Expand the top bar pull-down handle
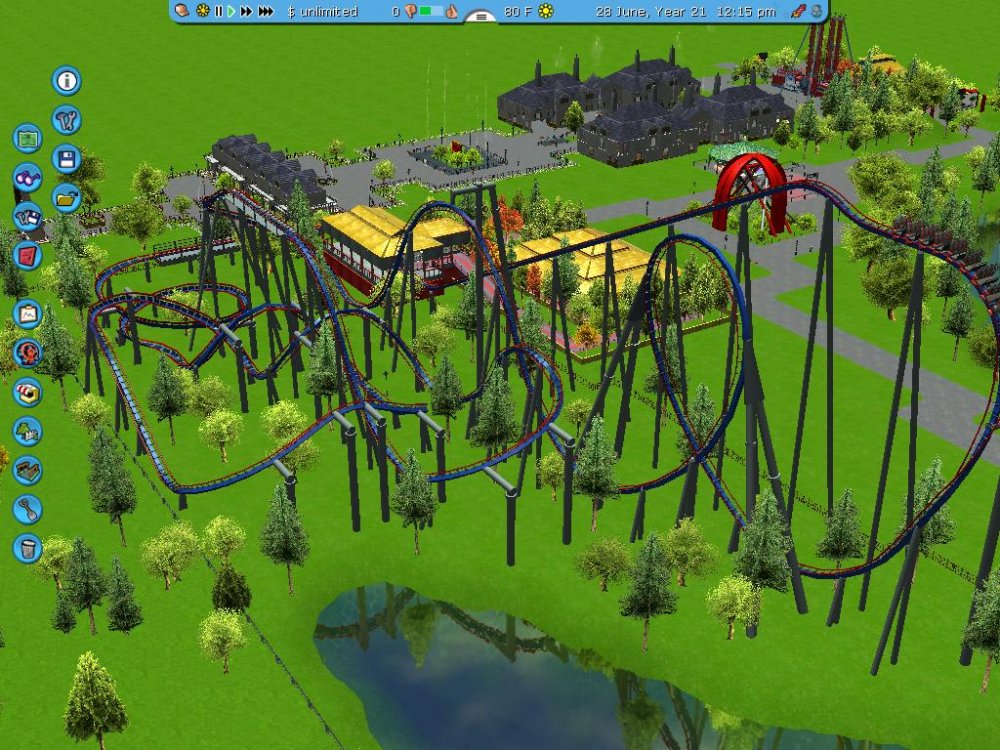The height and width of the screenshot is (750, 1000). tap(481, 17)
